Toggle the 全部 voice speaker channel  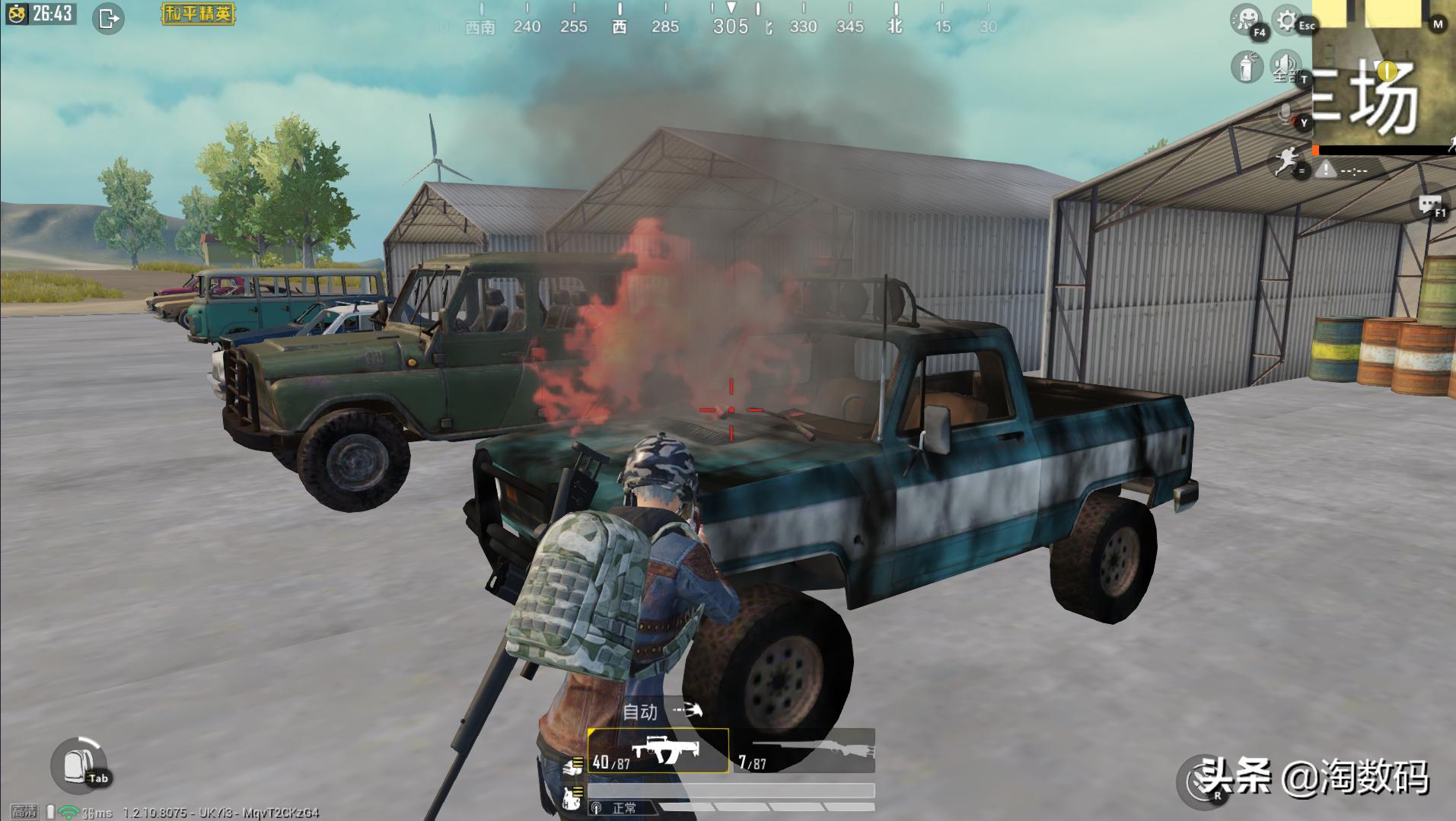1286,67
